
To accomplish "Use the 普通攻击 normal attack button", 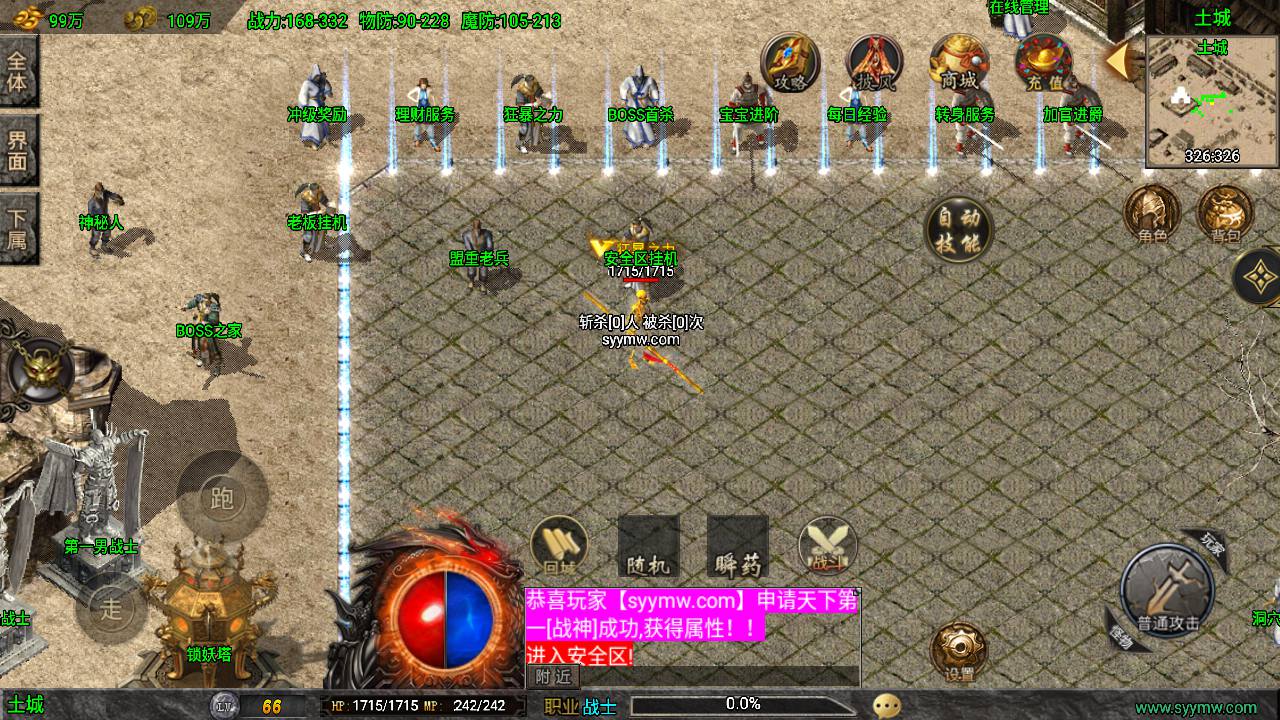I will pos(1167,592).
